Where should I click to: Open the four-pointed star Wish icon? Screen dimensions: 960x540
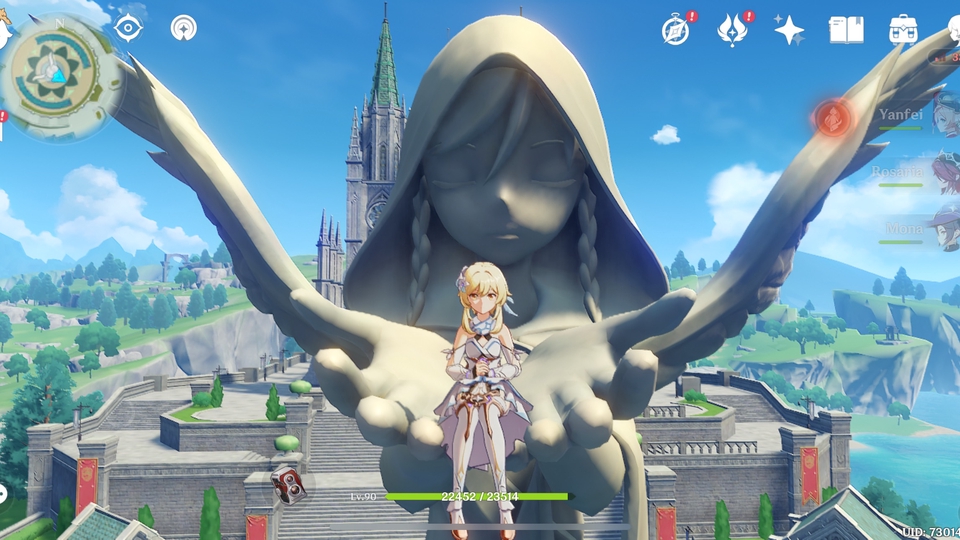[x=789, y=30]
